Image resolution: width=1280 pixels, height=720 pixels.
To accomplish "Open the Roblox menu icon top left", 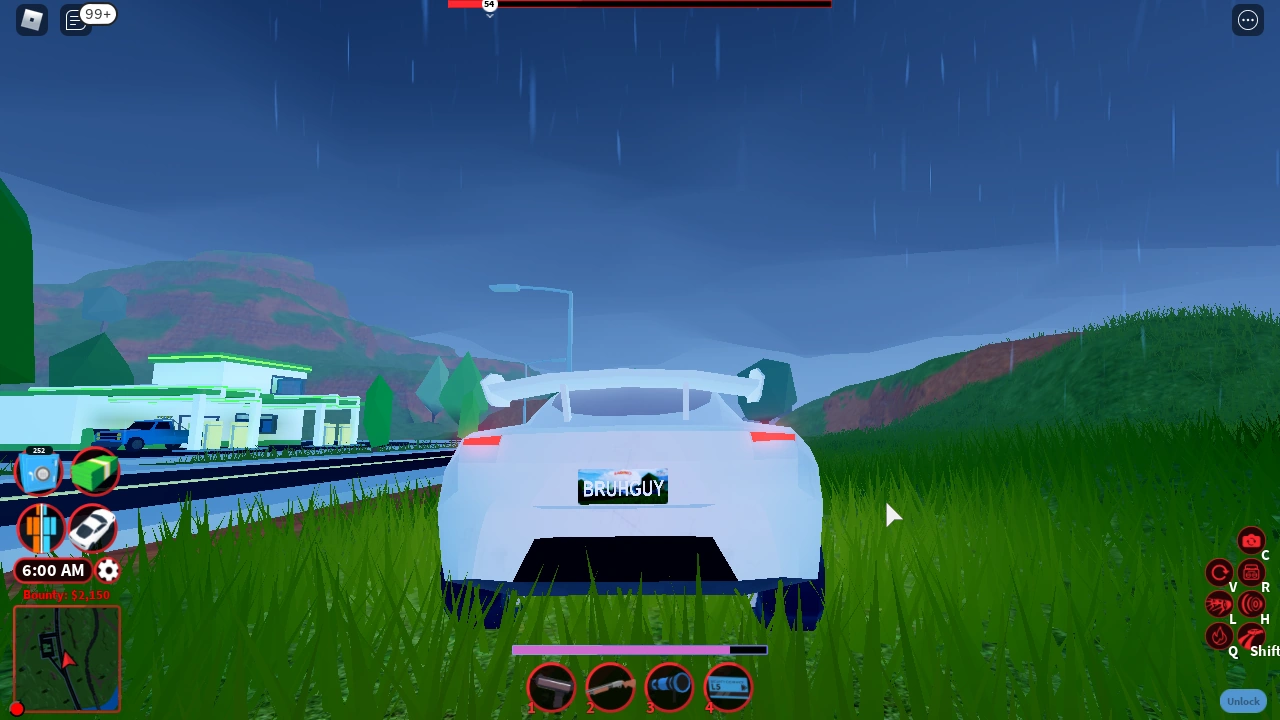I will point(31,19).
